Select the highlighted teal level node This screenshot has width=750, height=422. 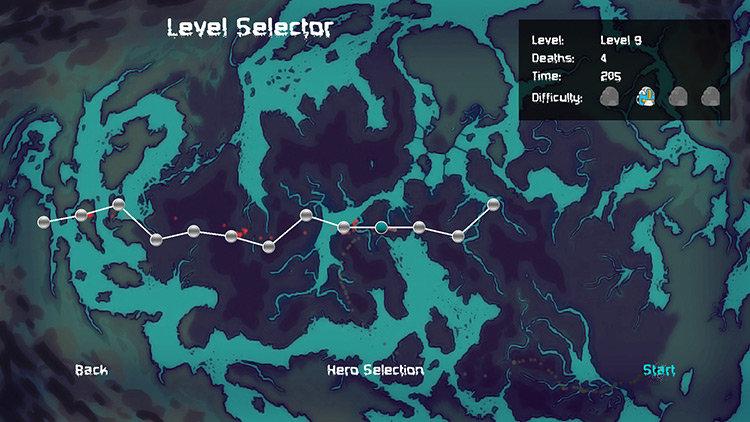coord(381,228)
